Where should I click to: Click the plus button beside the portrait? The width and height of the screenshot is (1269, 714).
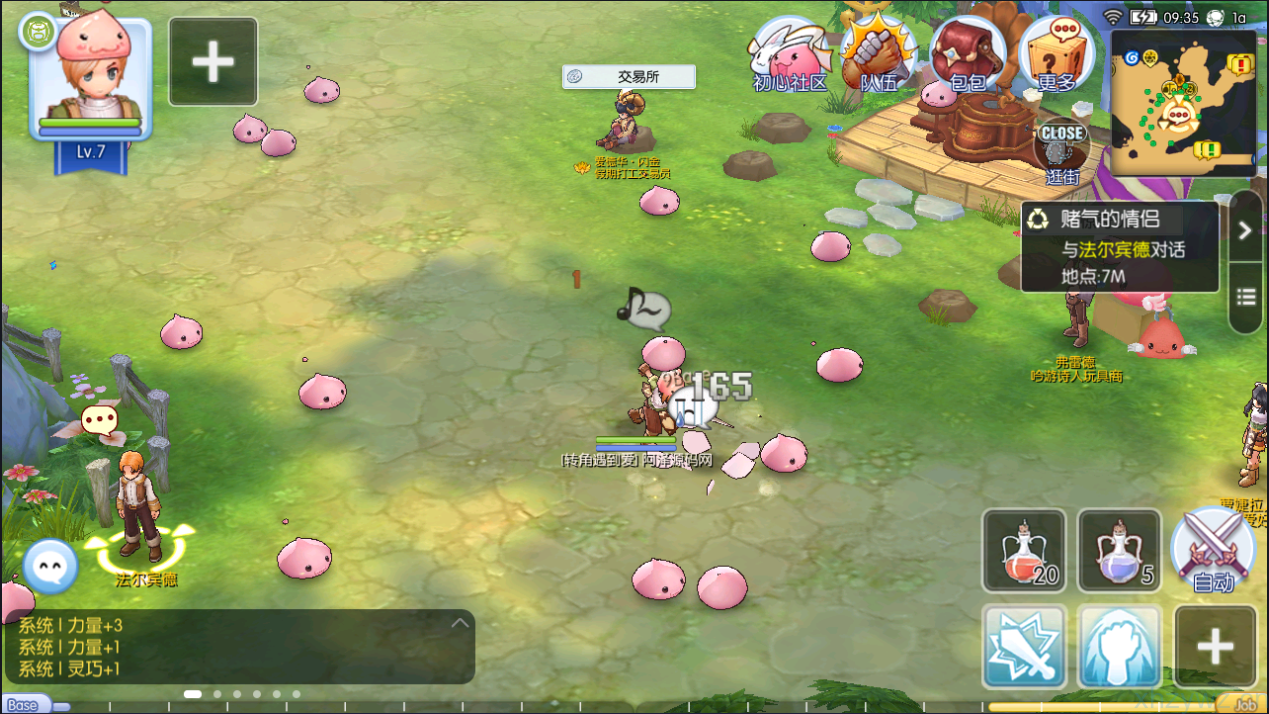tap(213, 62)
